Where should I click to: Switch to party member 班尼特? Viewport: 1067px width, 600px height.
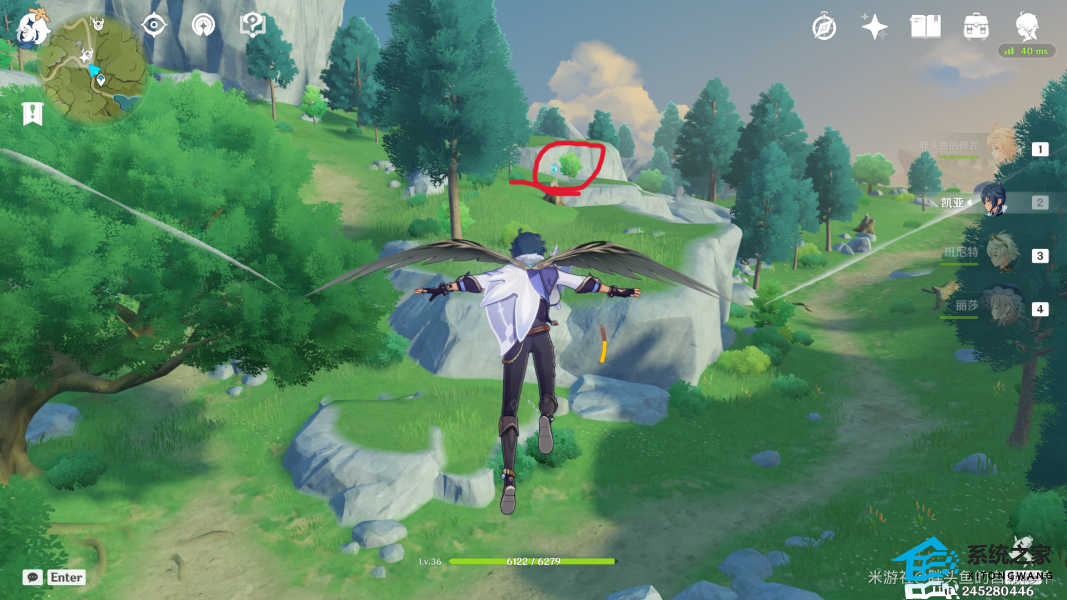pyautogui.click(x=1001, y=255)
